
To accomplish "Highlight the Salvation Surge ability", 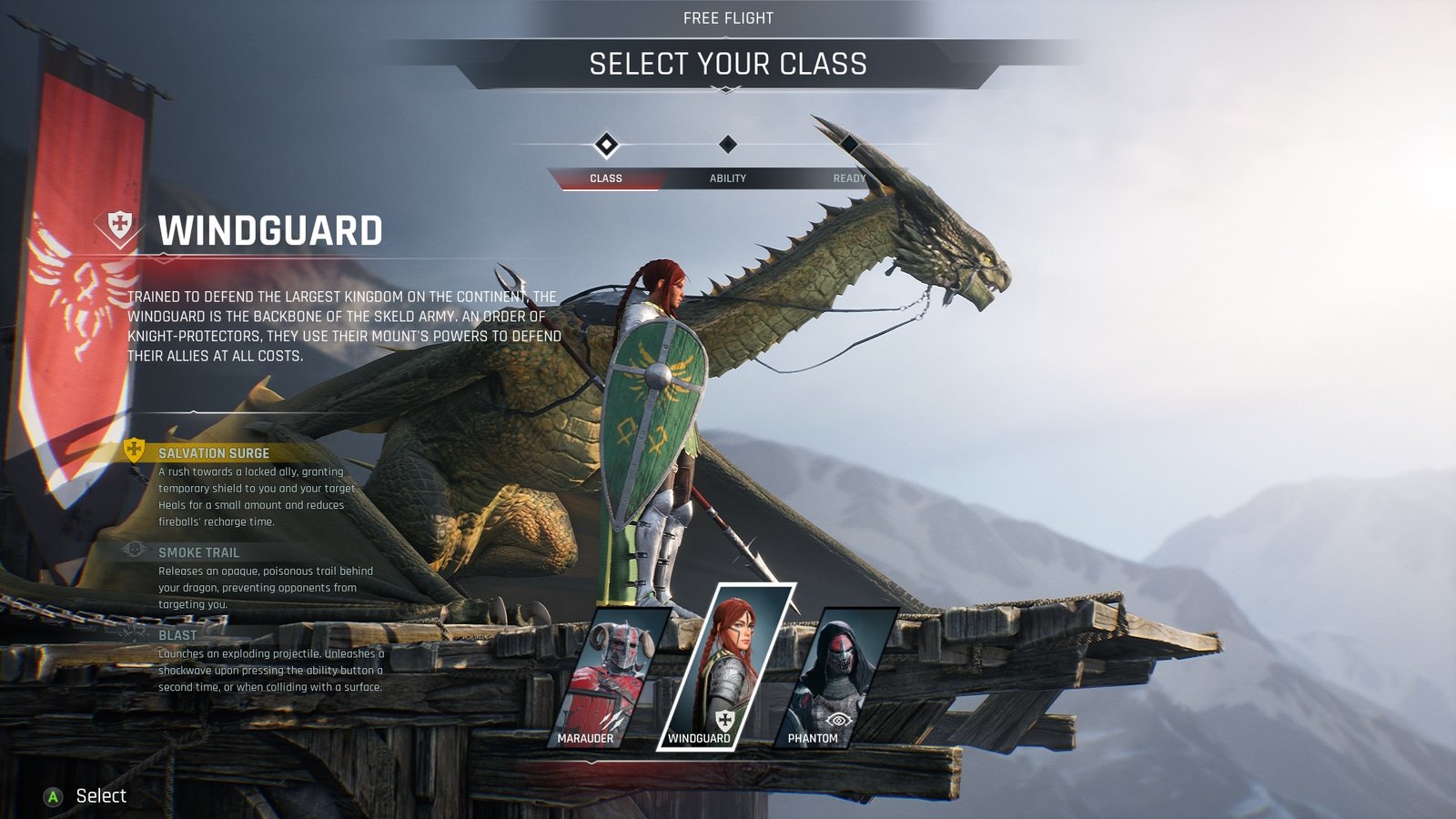I will click(x=214, y=453).
